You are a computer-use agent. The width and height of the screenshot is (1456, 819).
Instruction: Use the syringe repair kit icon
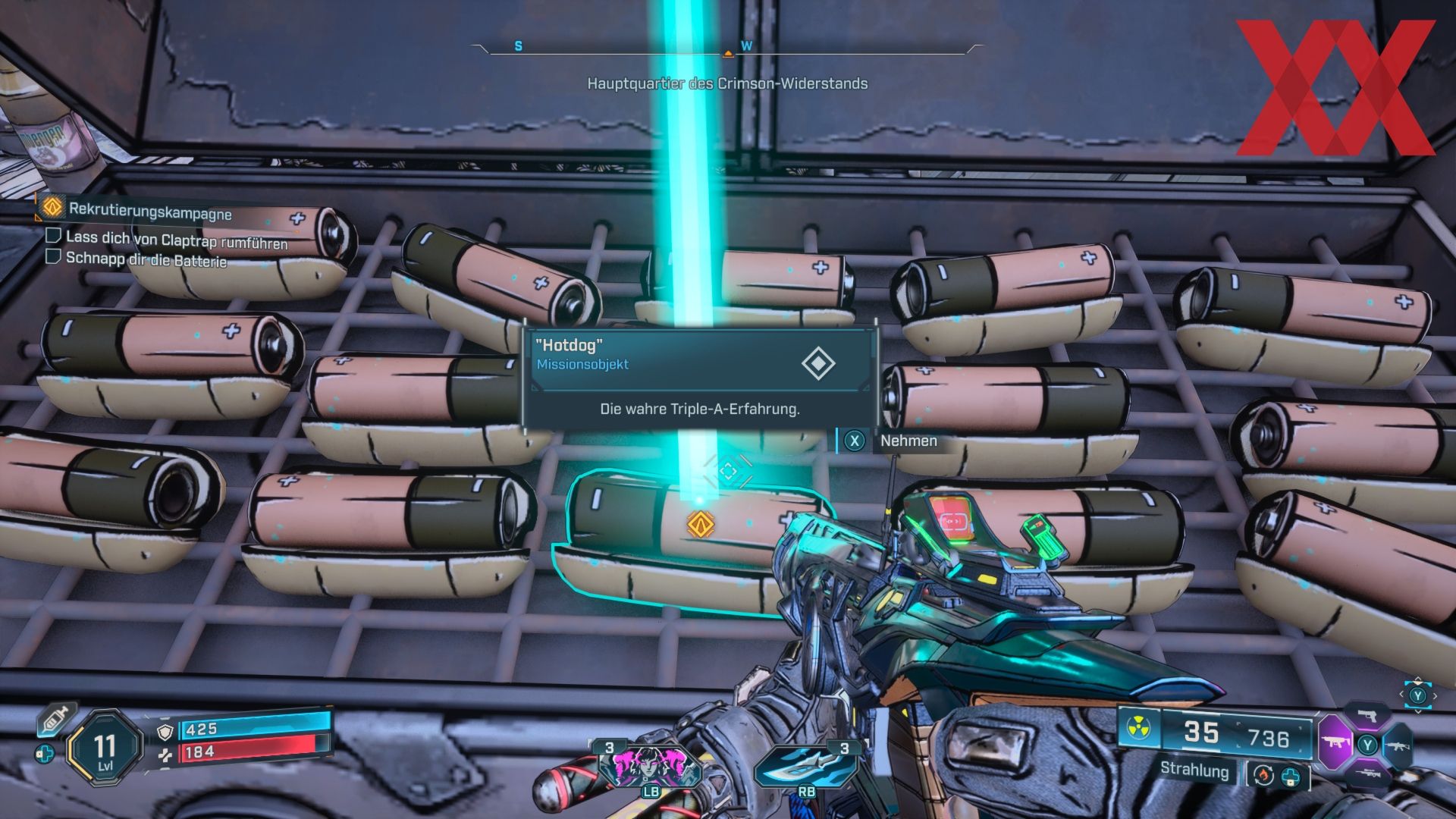pos(57,718)
